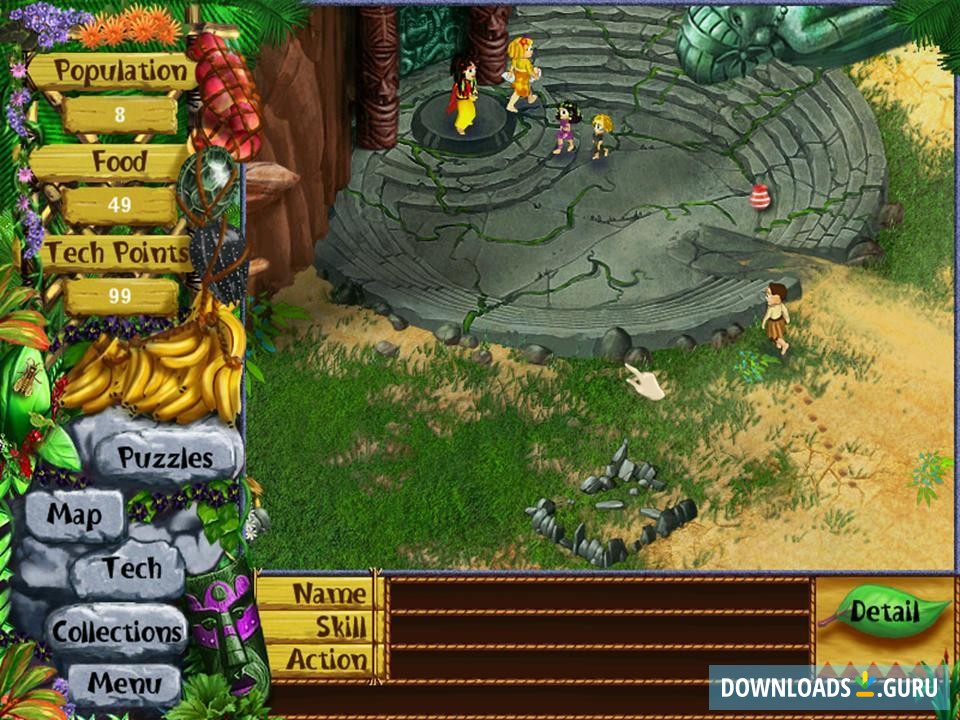Open the game Menu

125,684
